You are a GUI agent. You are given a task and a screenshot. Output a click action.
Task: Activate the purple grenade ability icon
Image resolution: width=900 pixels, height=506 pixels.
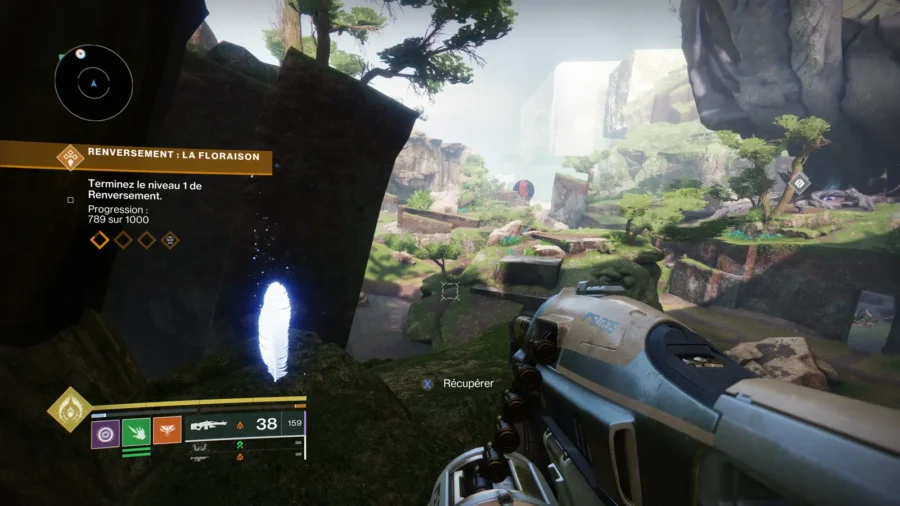[105, 432]
